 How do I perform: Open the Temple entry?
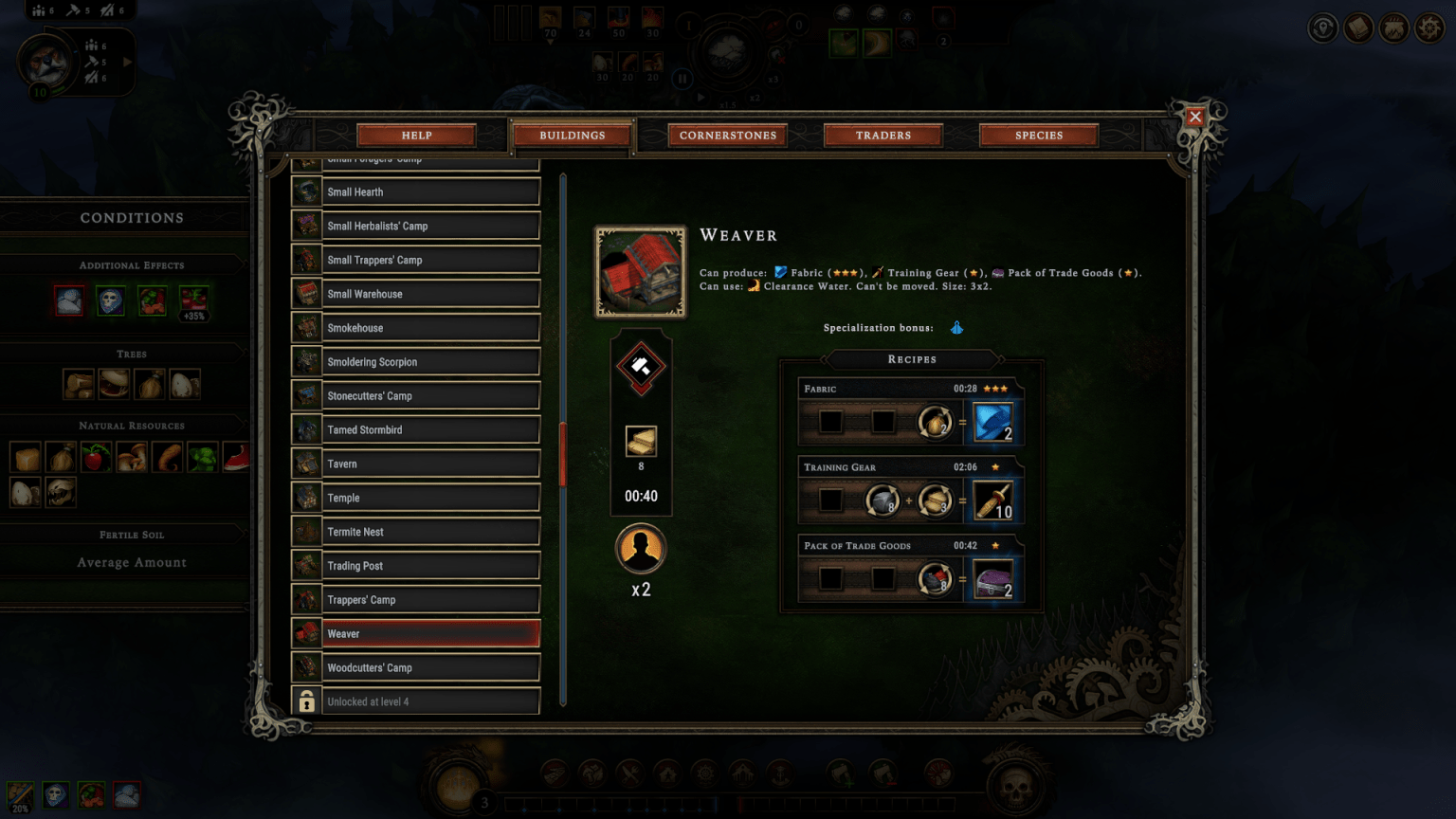pos(430,499)
